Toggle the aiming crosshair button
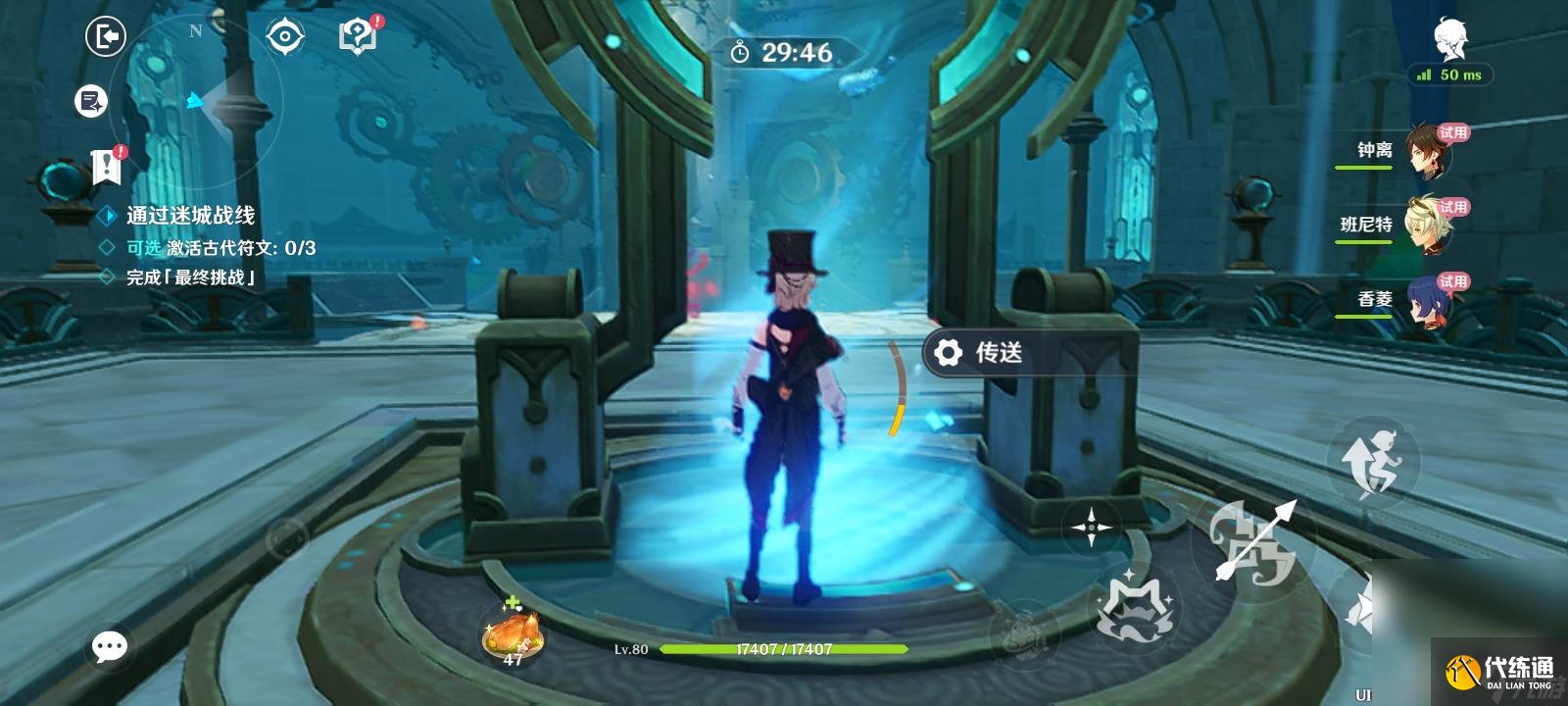 point(1091,528)
